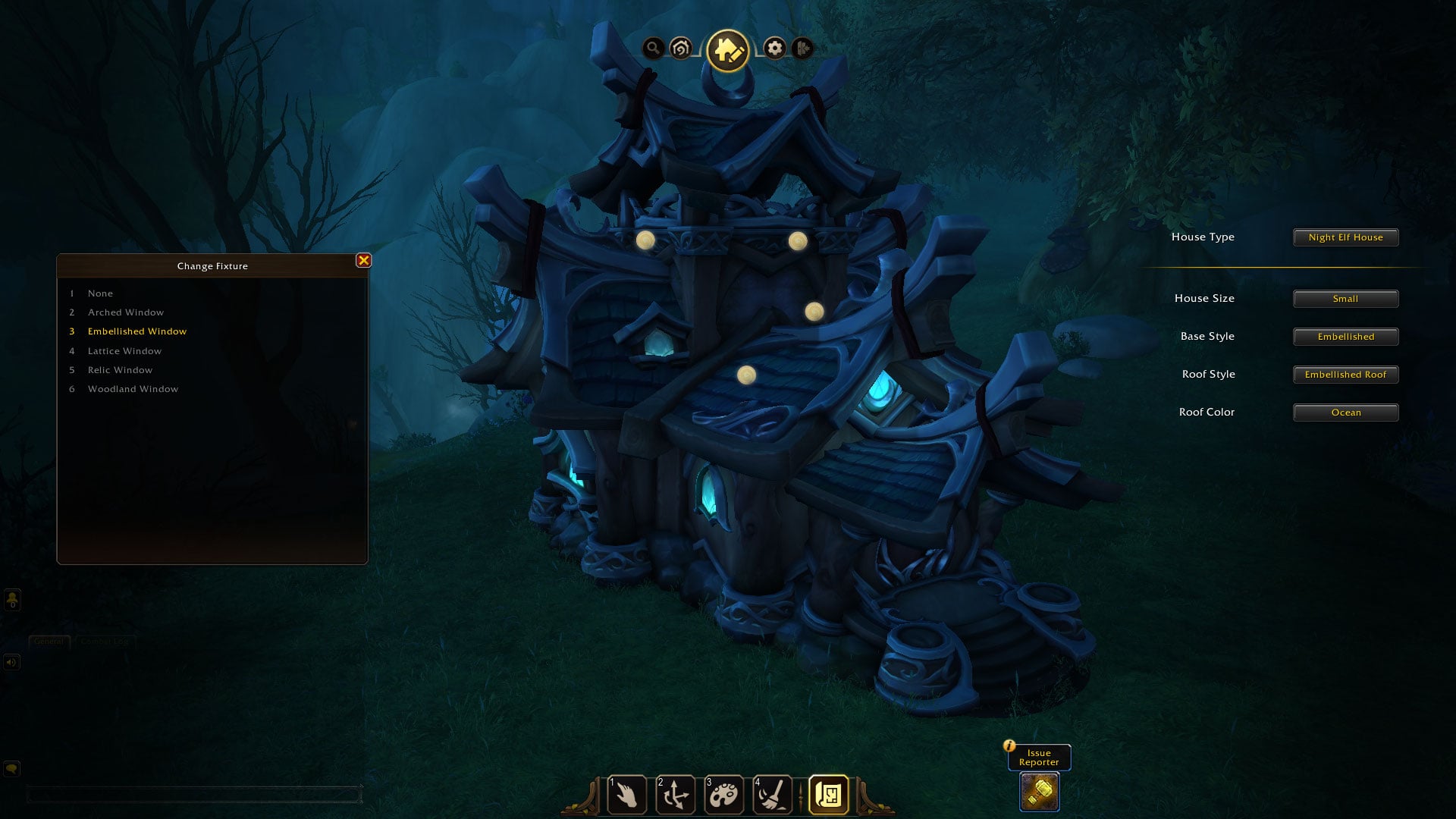The height and width of the screenshot is (819, 1456).
Task: Click the Night Elf House type button
Action: pos(1345,237)
